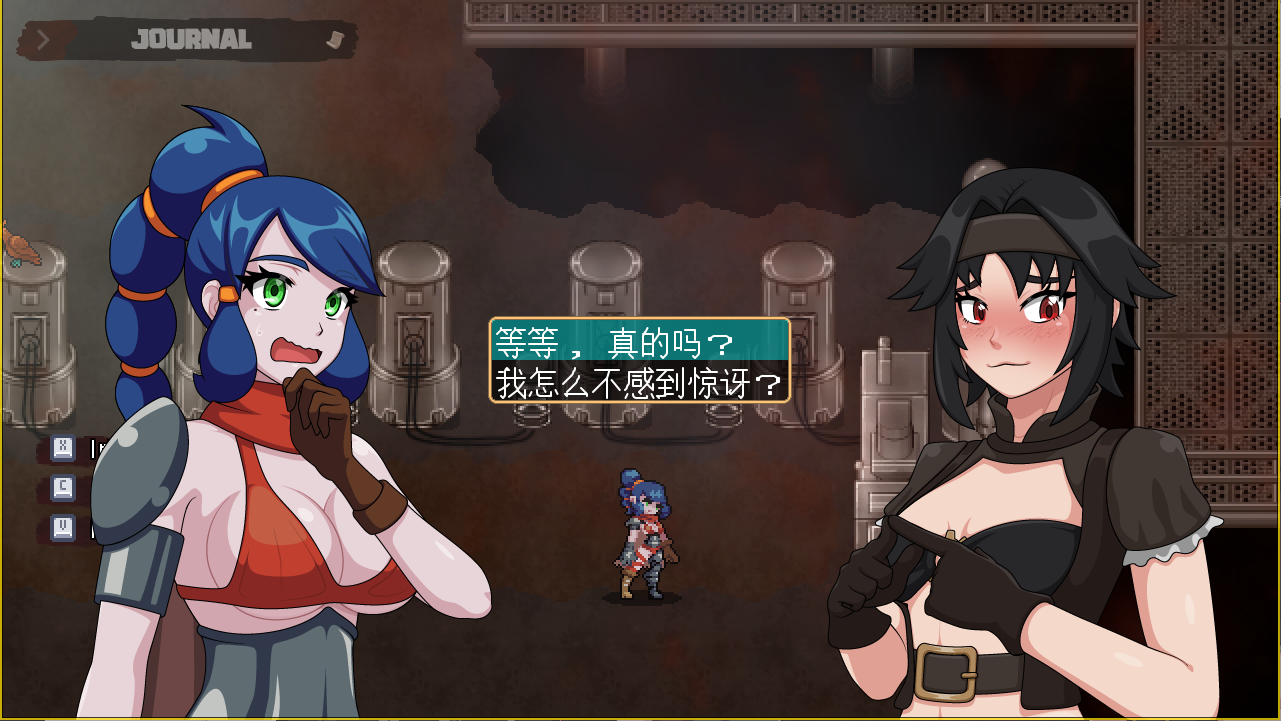Open the Journal panel header
The width and height of the screenshot is (1281, 721).
tap(191, 40)
